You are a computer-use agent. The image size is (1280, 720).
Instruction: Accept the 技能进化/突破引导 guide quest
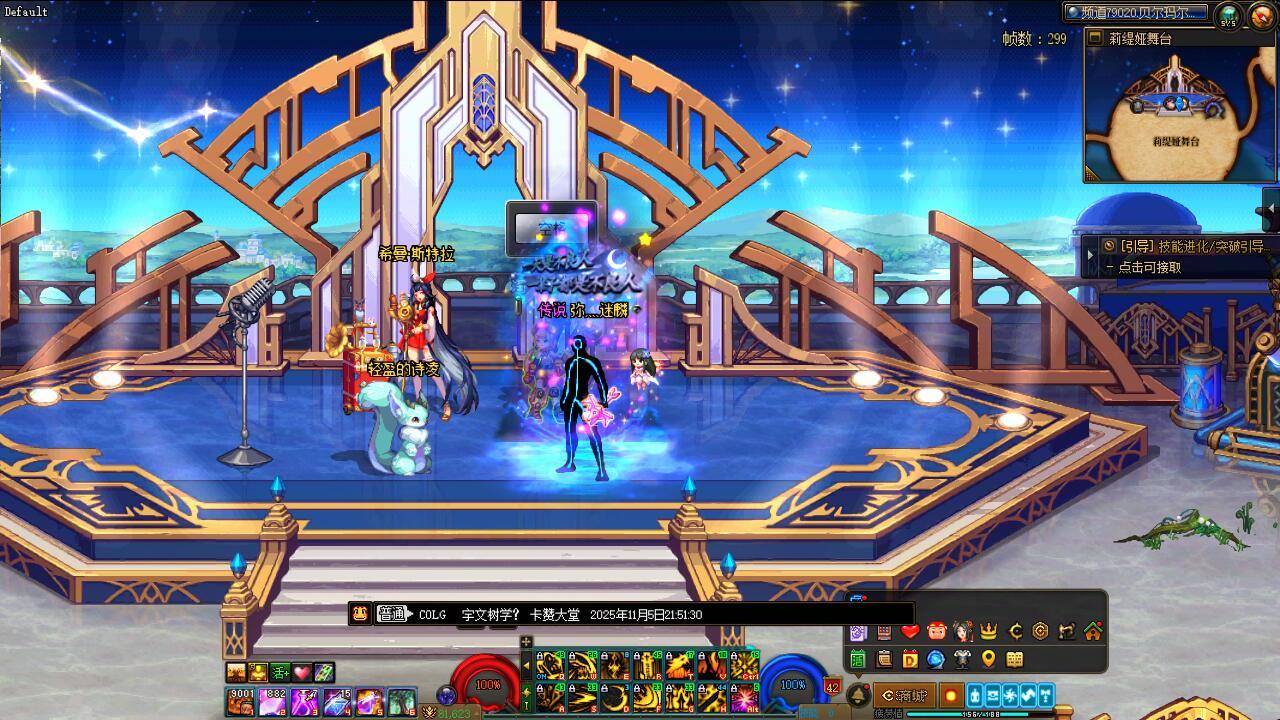click(1183, 246)
